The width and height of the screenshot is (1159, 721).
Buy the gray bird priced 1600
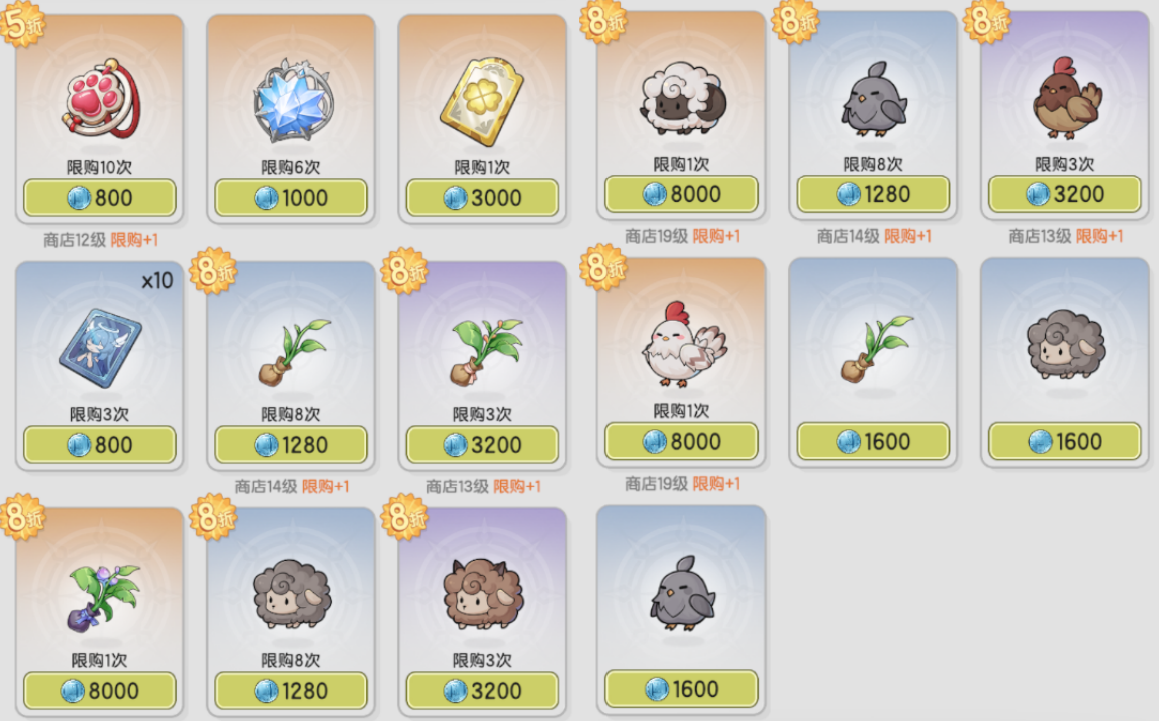(681, 688)
